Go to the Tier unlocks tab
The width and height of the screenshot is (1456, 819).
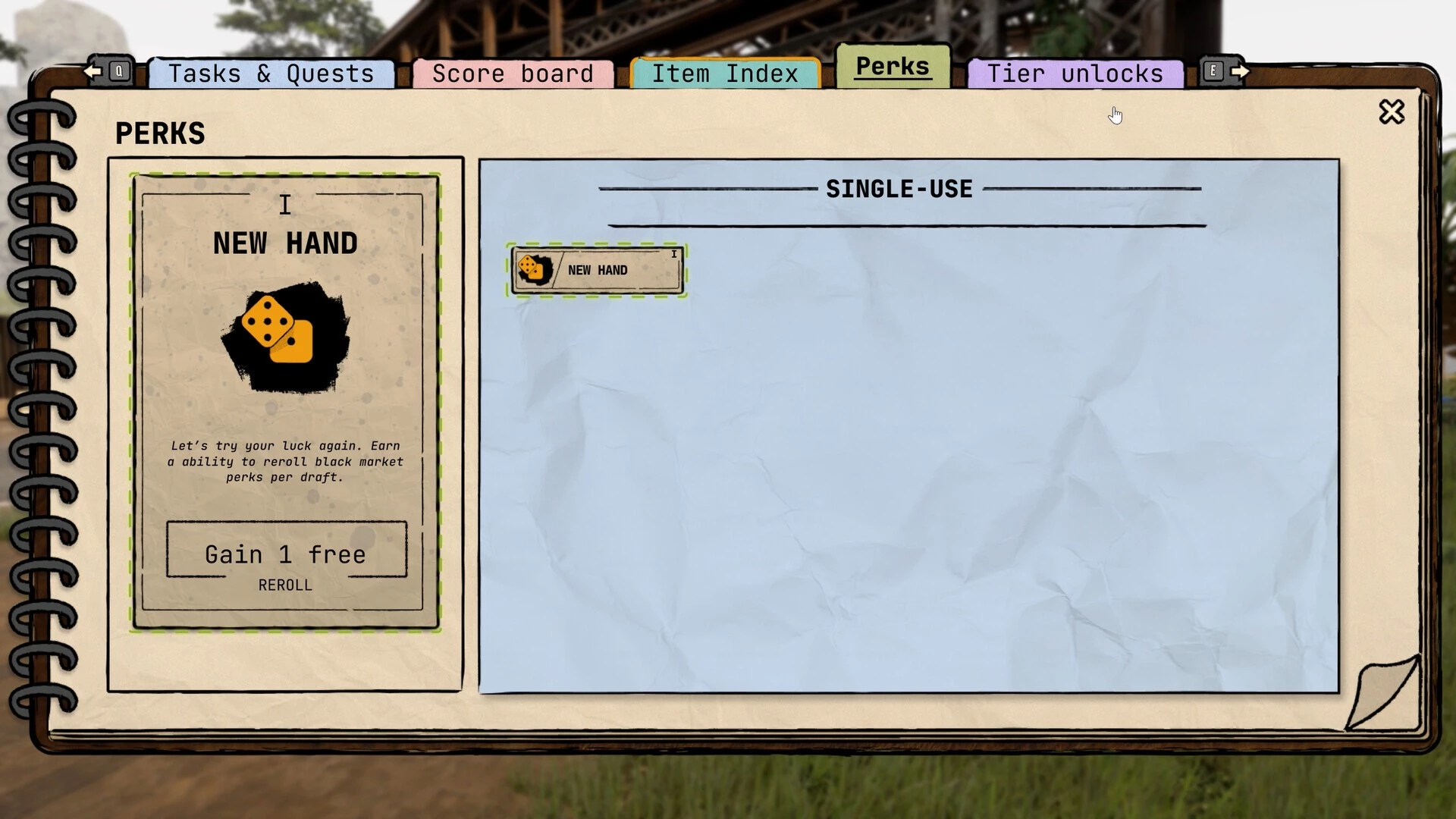click(1075, 74)
